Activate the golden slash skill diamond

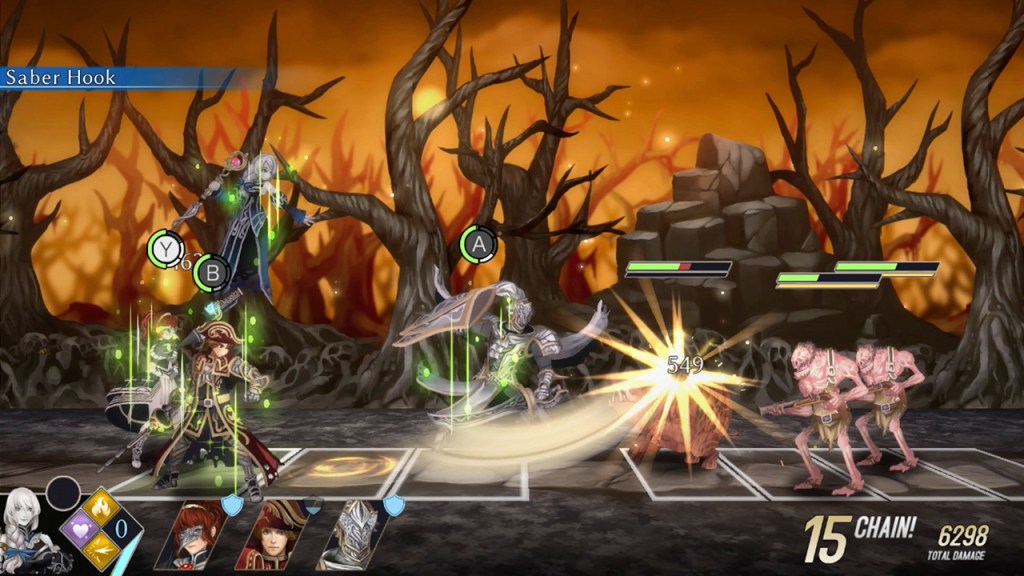(x=101, y=551)
